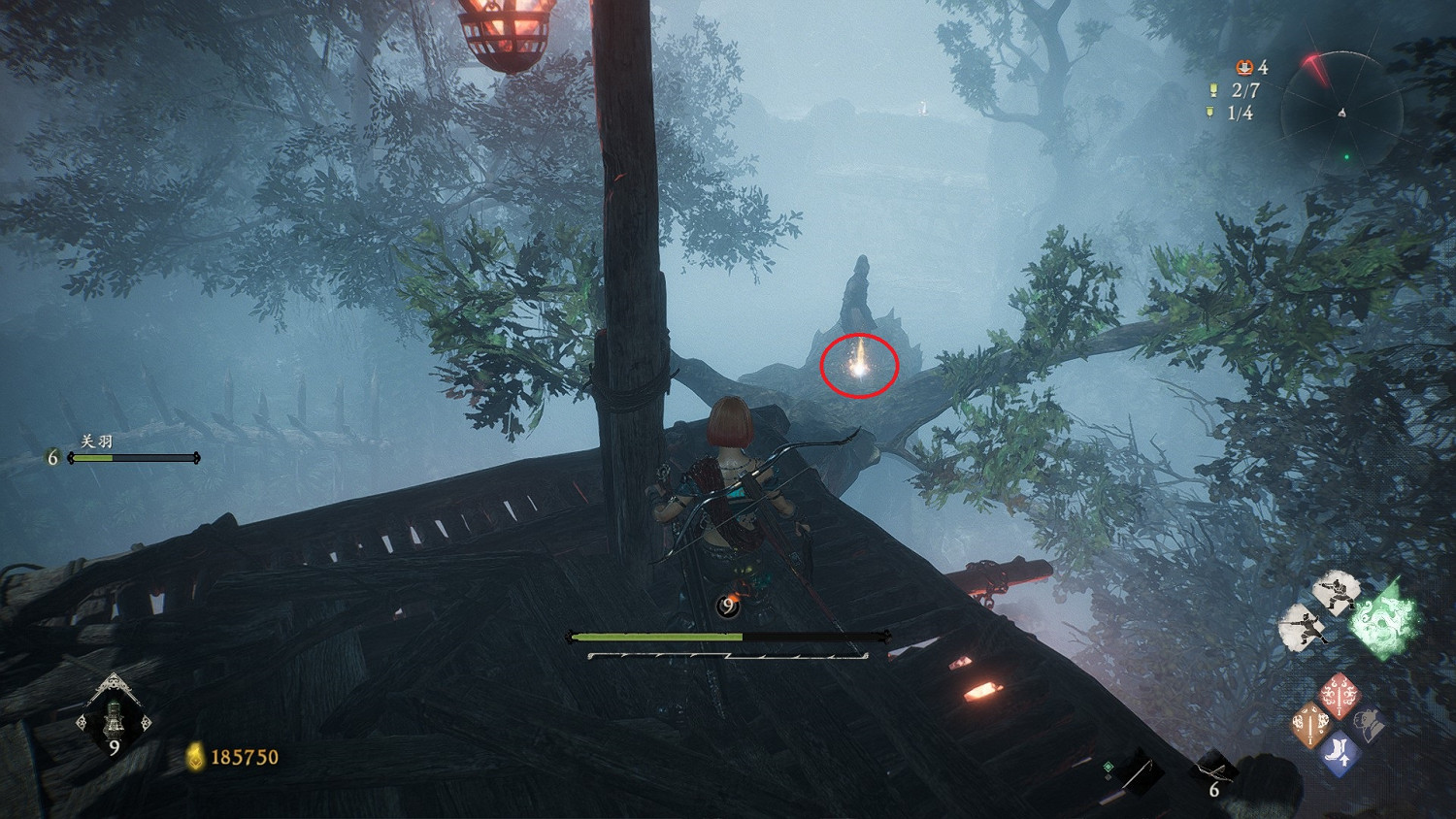Viewport: 1456px width, 819px height.
Task: Click the circular compass minimap
Action: [x=1341, y=114]
